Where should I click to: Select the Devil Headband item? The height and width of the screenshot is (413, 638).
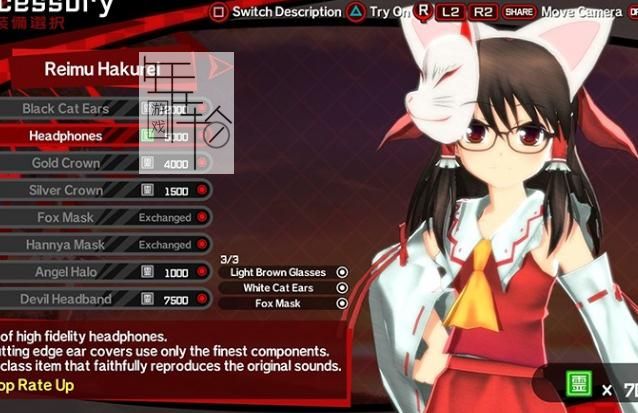tap(67, 299)
